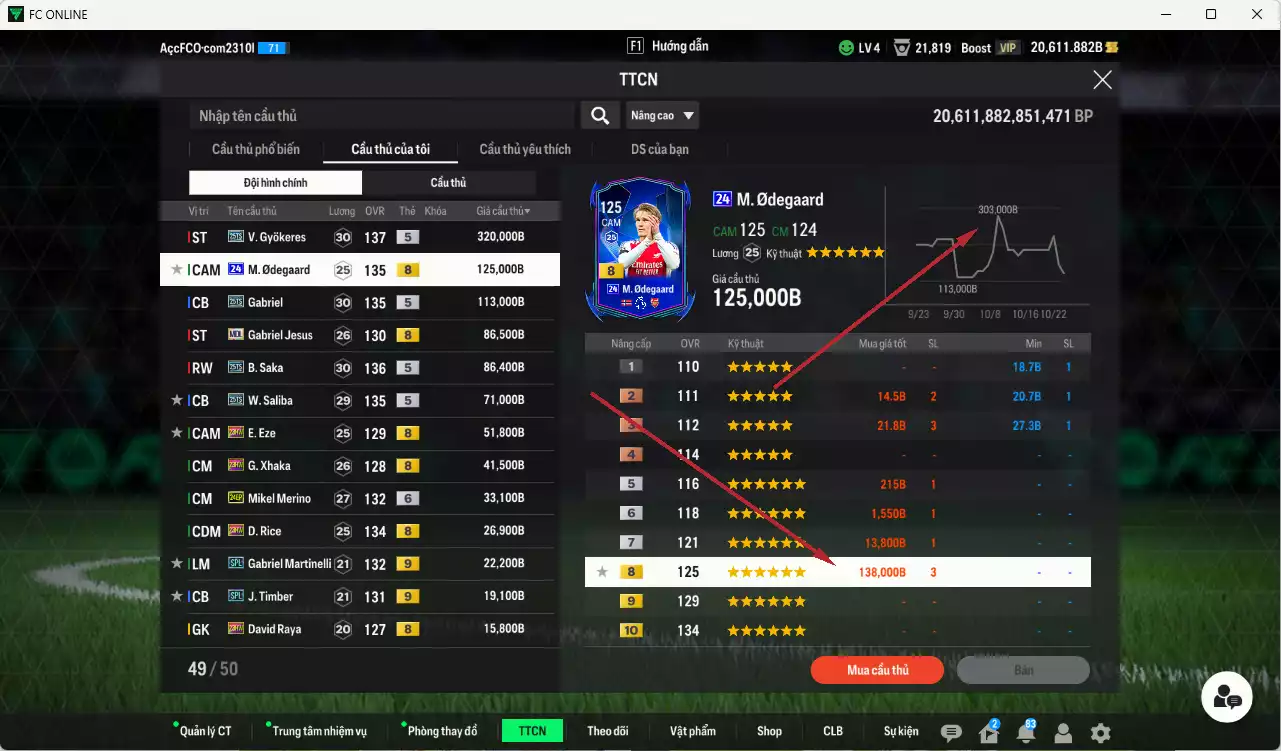The height and width of the screenshot is (751, 1281).
Task: Open the notification bell with 83 alerts
Action: pyautogui.click(x=1026, y=733)
